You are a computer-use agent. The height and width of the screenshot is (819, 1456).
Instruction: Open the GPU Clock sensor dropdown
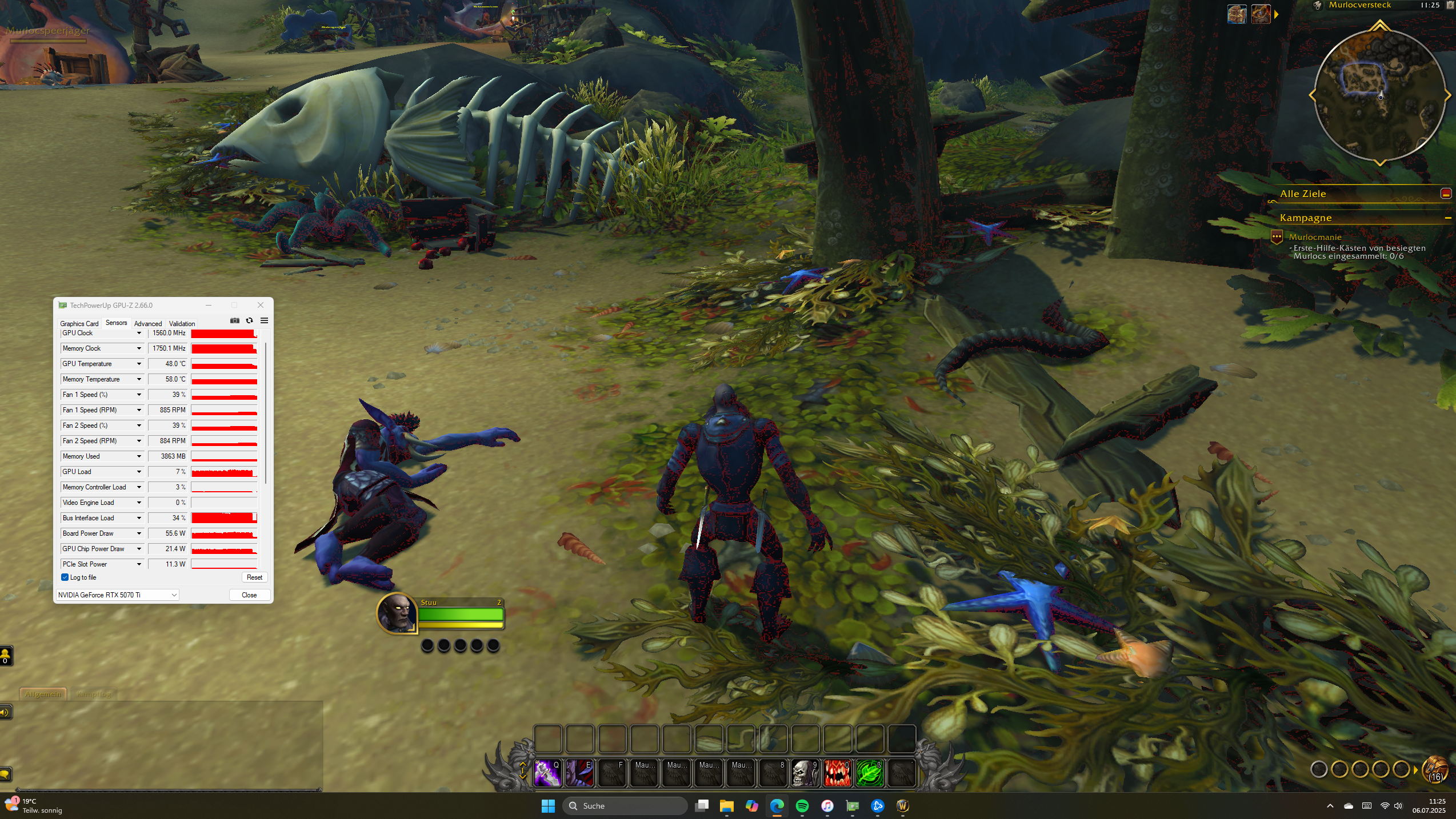coord(138,333)
